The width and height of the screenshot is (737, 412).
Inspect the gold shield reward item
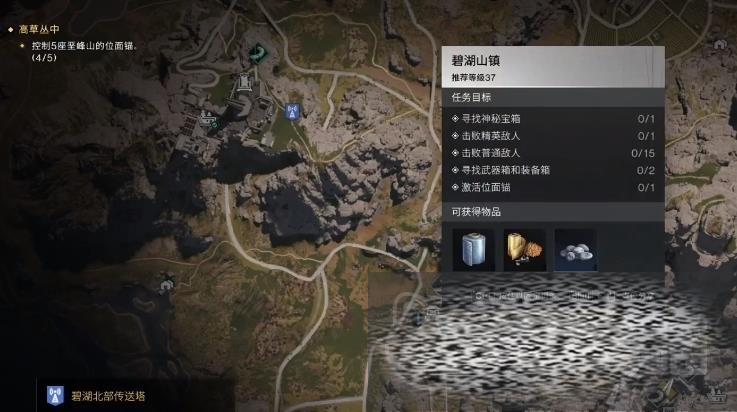coord(524,250)
